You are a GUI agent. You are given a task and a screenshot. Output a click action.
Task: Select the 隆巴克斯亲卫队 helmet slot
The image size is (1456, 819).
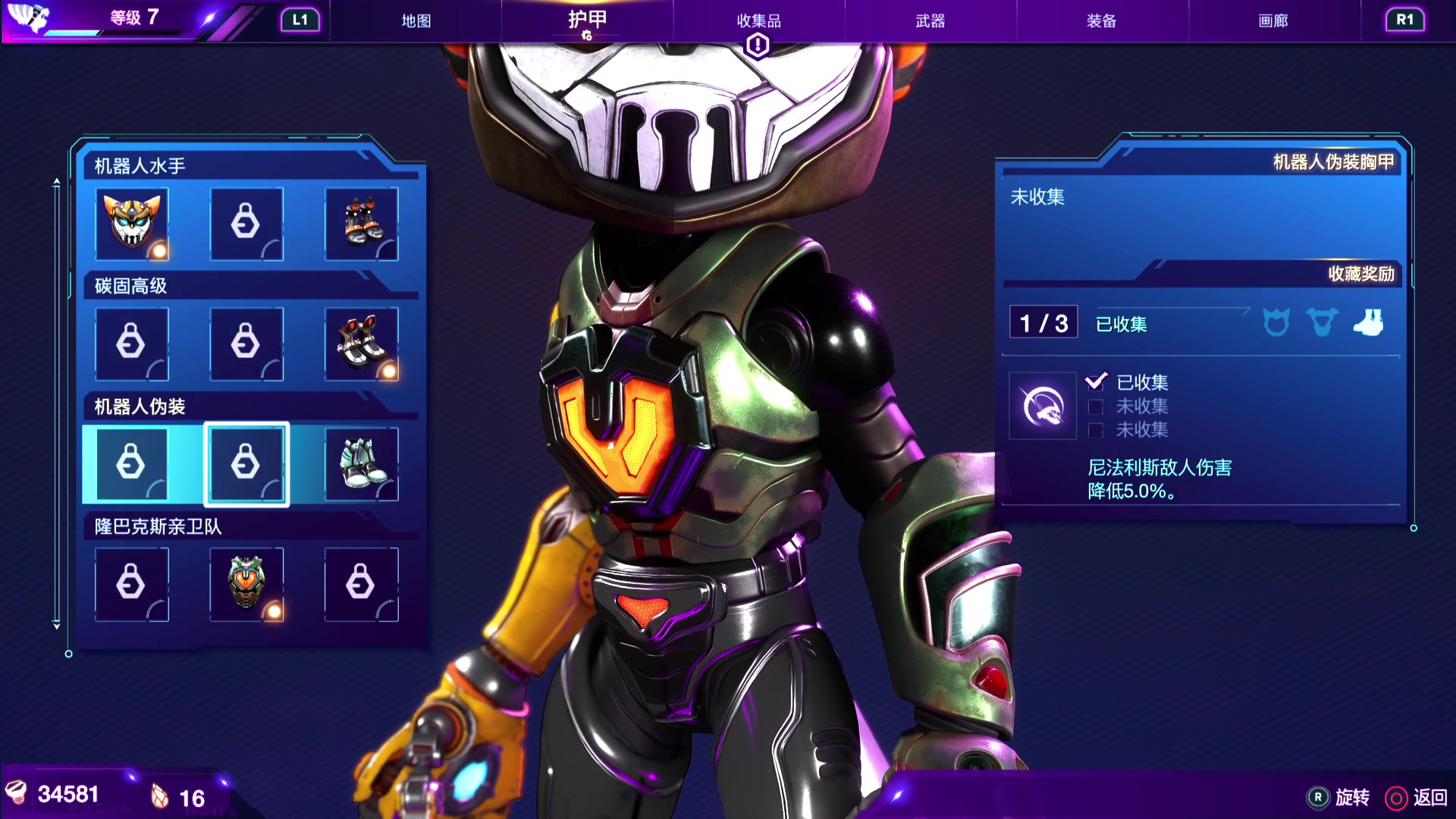[x=246, y=584]
